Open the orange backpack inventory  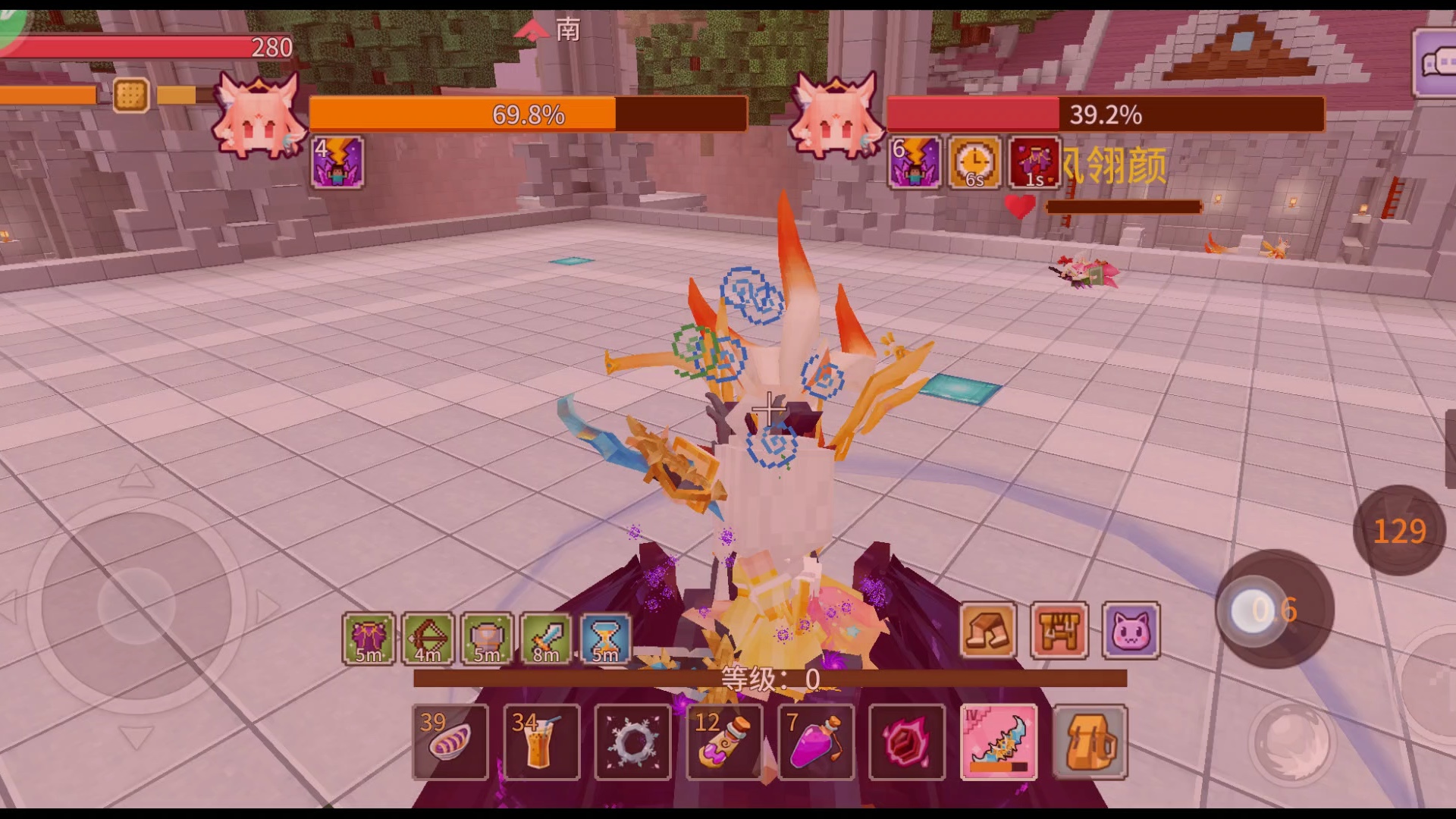1090,742
